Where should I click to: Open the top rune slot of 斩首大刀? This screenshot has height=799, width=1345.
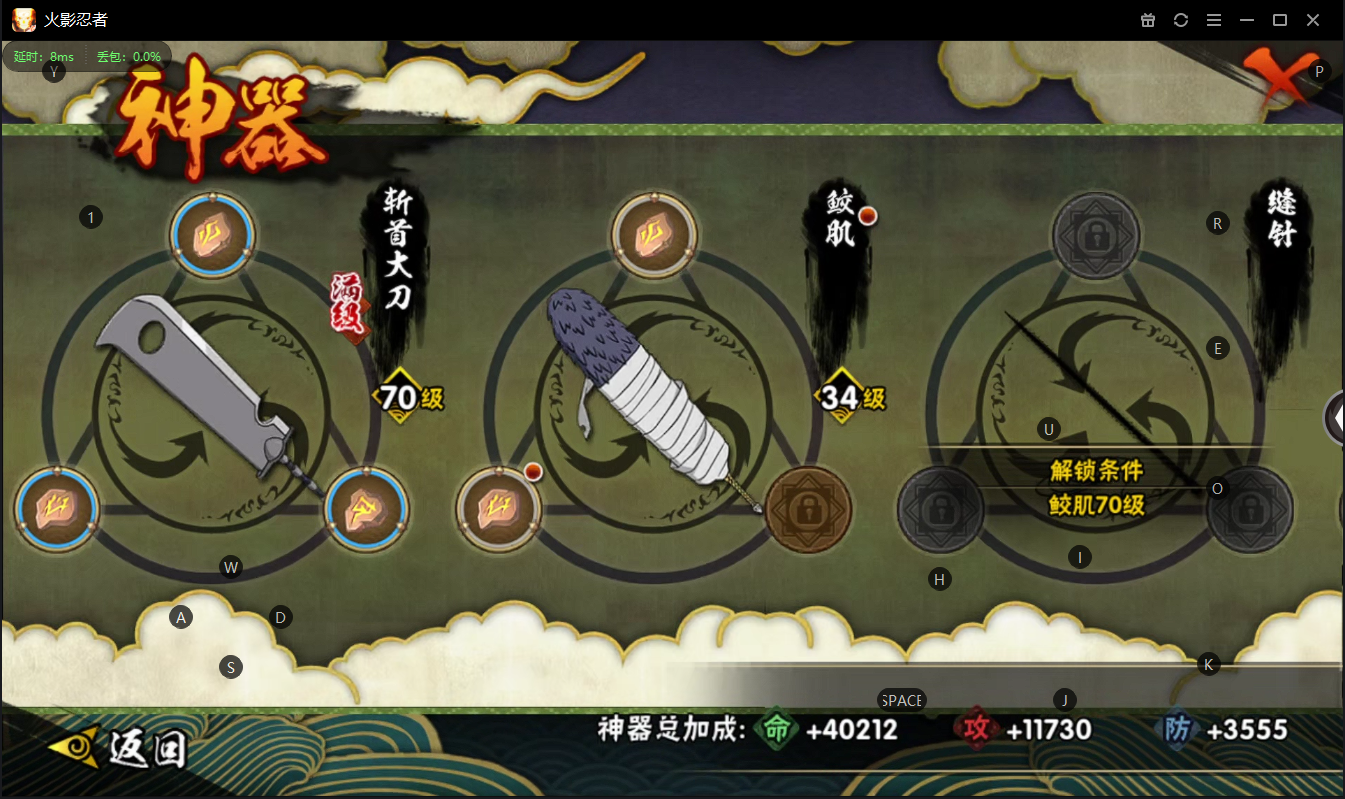(x=212, y=237)
